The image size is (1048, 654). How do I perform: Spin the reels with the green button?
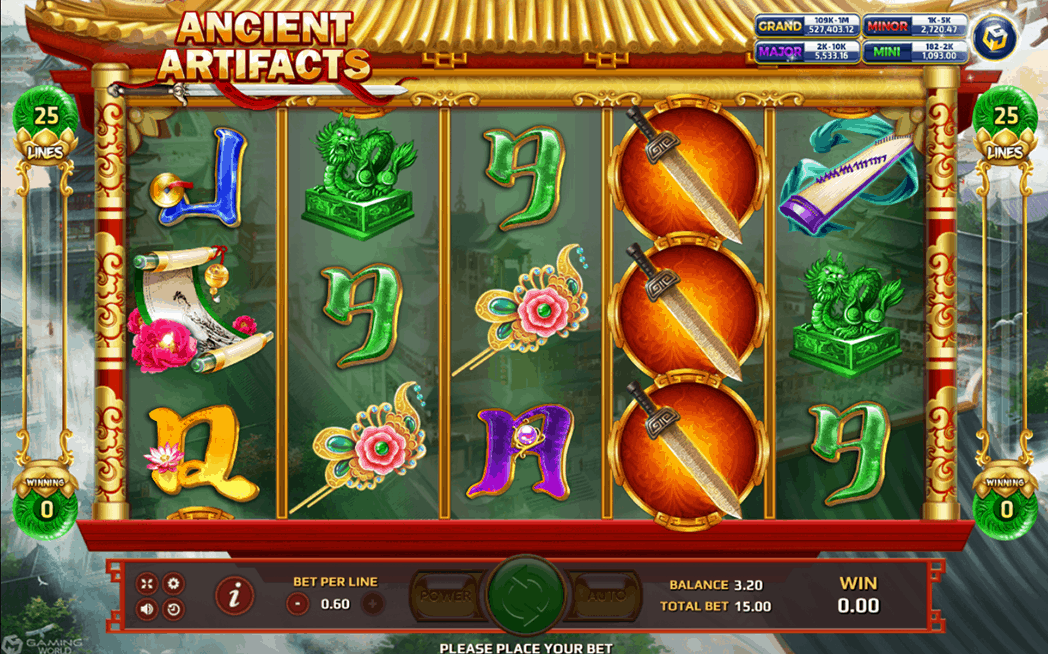click(523, 597)
